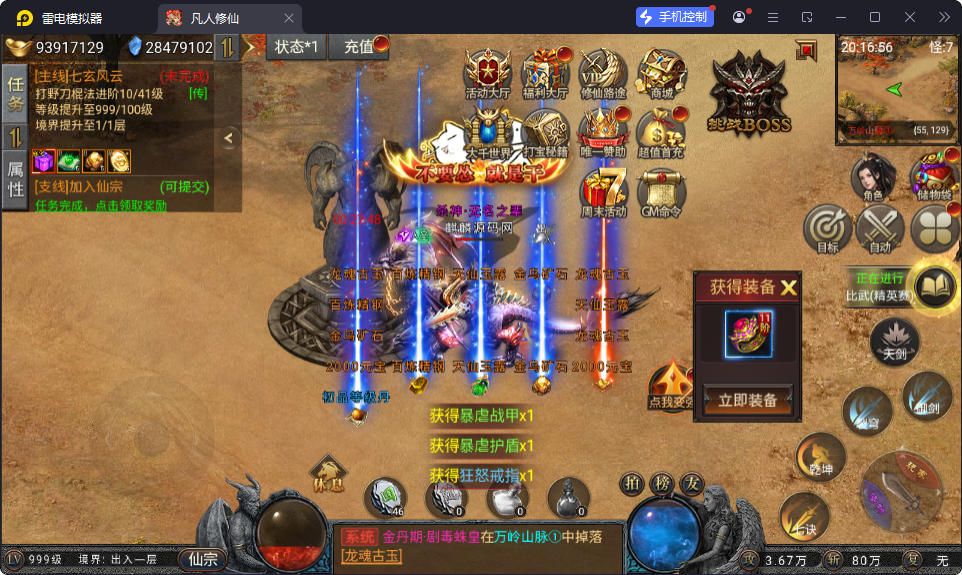This screenshot has height=575, width=962.
Task: Toggle 自动 auto-battle crossed swords
Action: pos(880,229)
